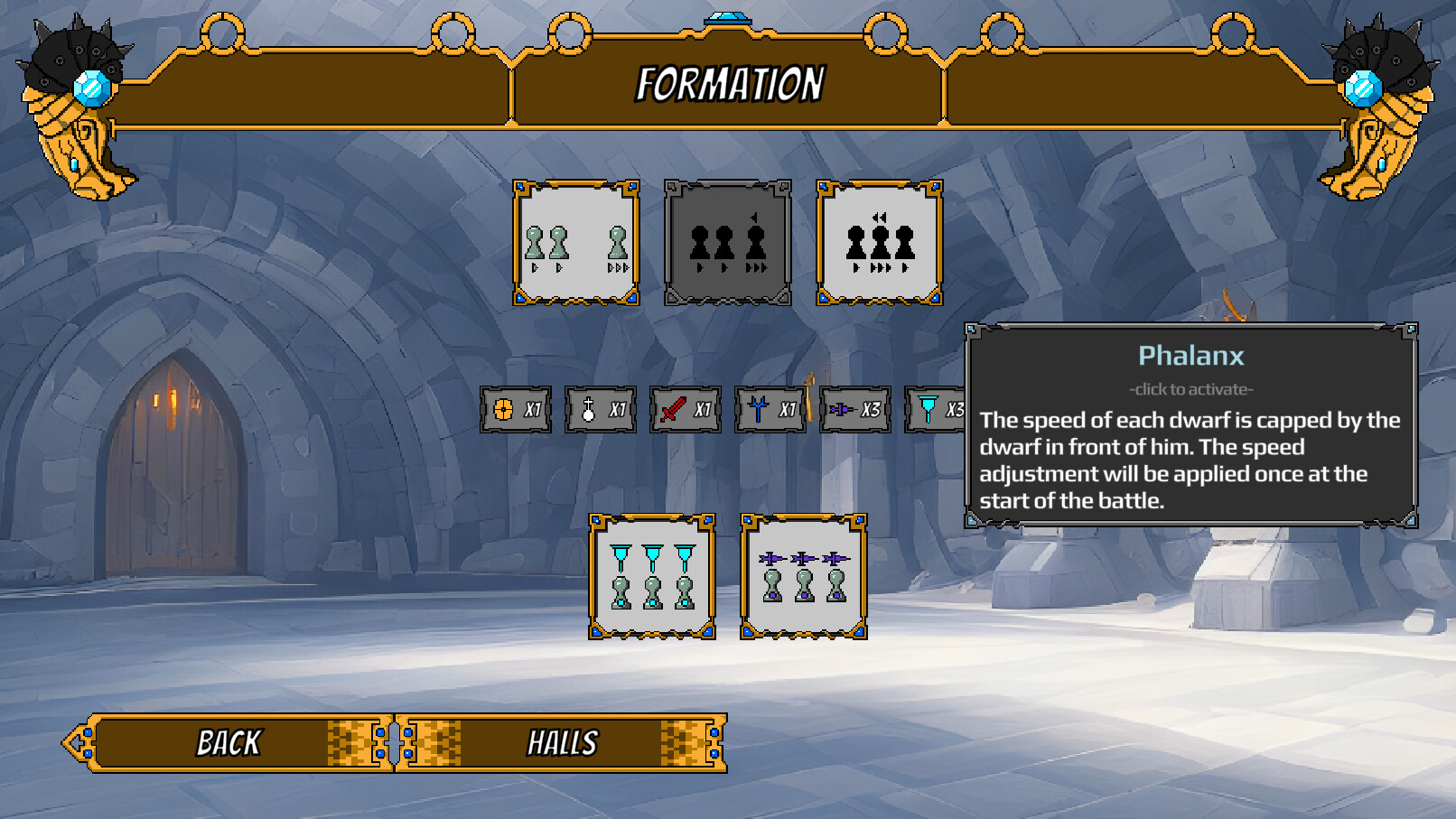Go to HALLS
The image size is (1456, 819).
[561, 745]
